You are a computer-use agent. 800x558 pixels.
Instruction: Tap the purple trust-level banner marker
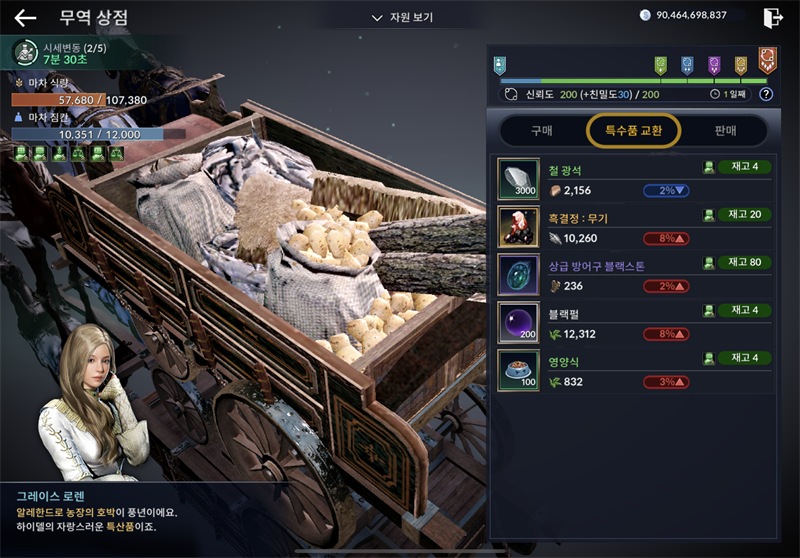714,65
